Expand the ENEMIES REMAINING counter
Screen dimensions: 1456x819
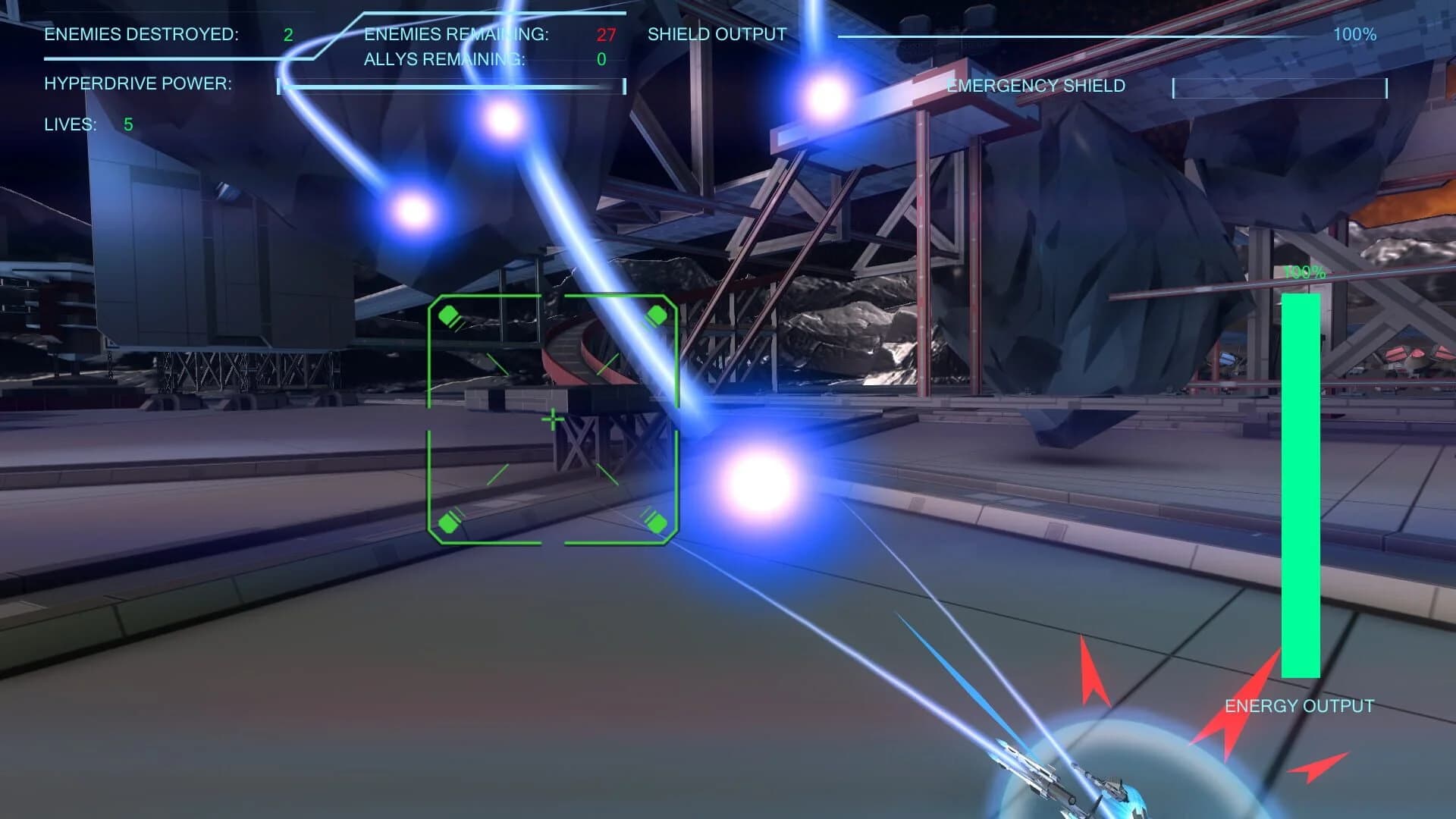456,33
